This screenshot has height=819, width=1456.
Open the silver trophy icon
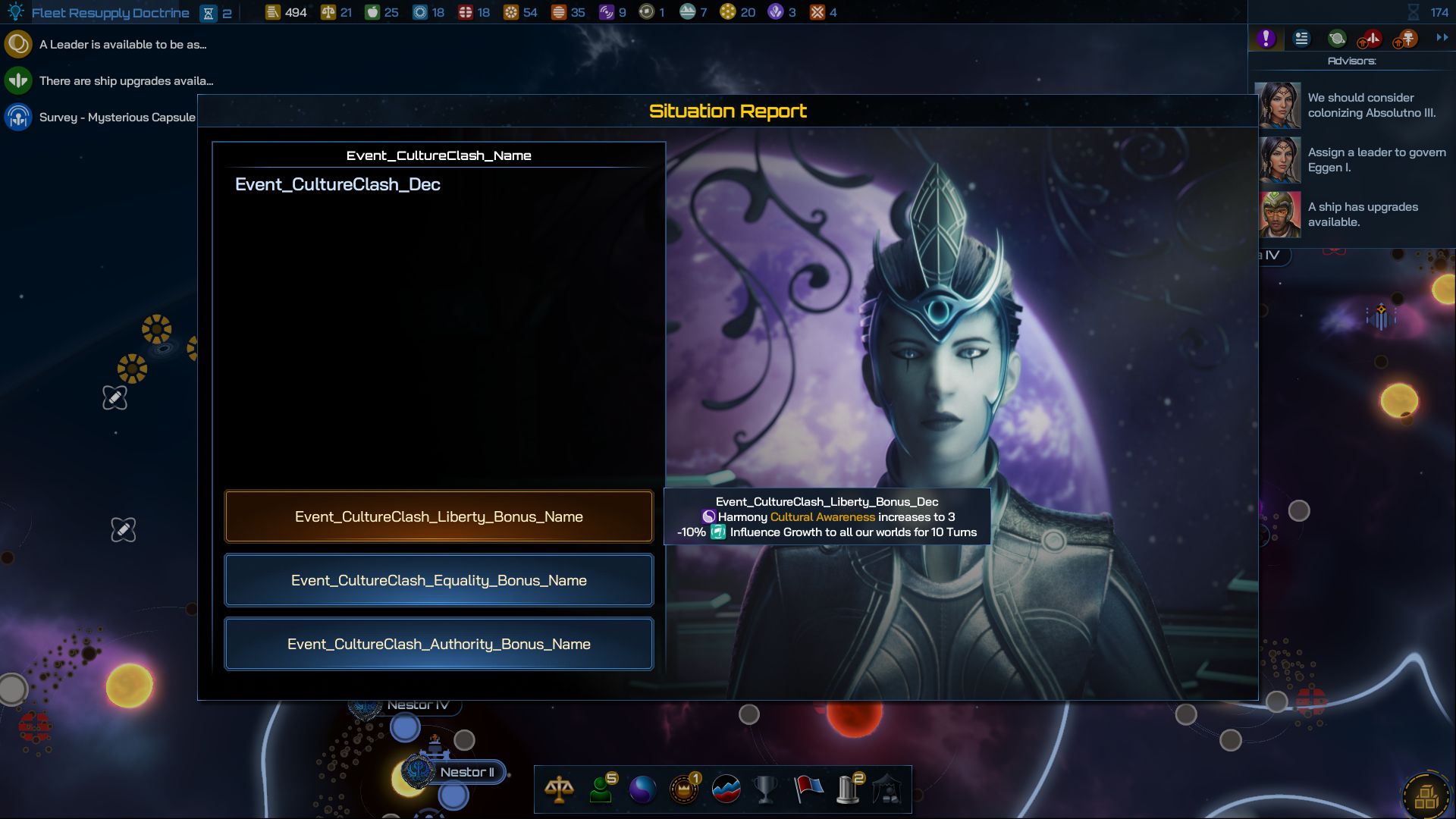click(x=765, y=789)
